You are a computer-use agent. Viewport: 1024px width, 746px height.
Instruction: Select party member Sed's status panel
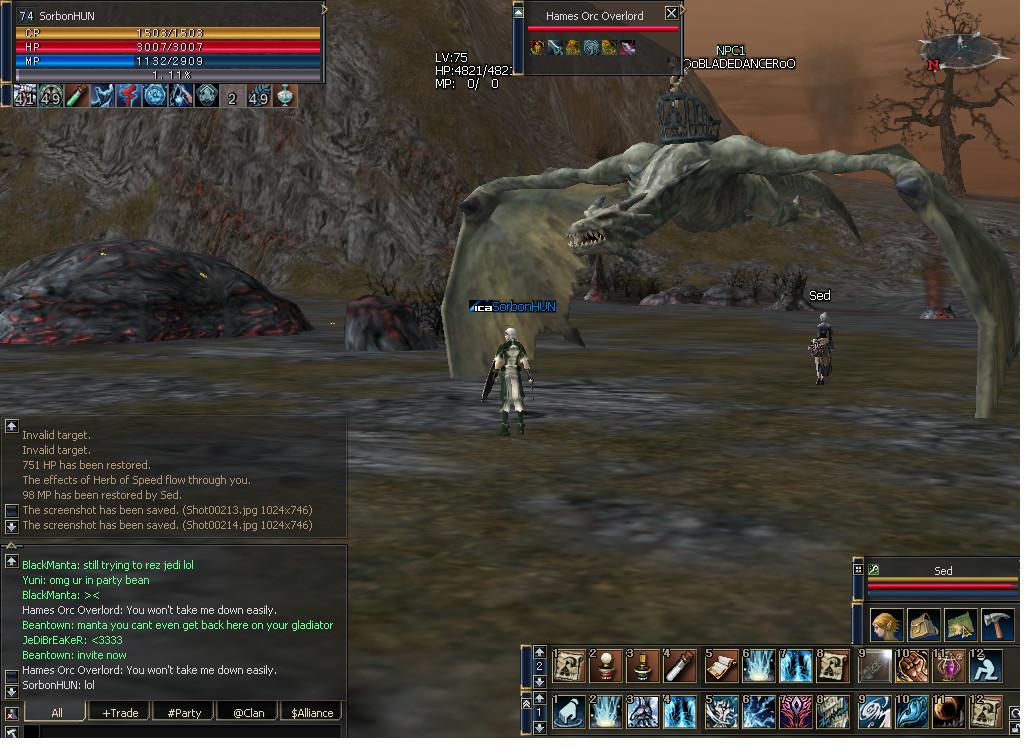pos(940,579)
